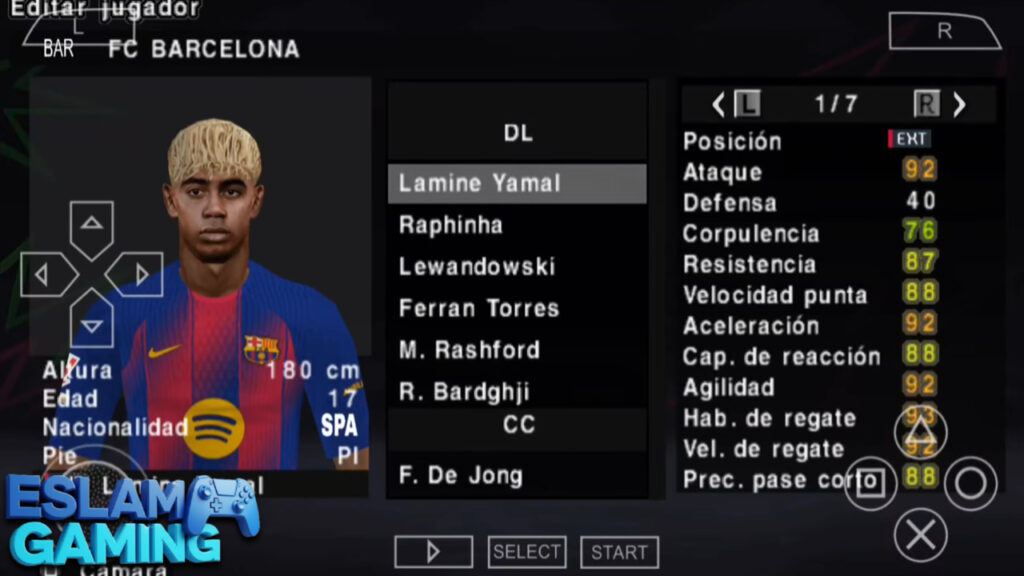Select the Defensa stat row
1024x576 pixels.
pos(810,203)
